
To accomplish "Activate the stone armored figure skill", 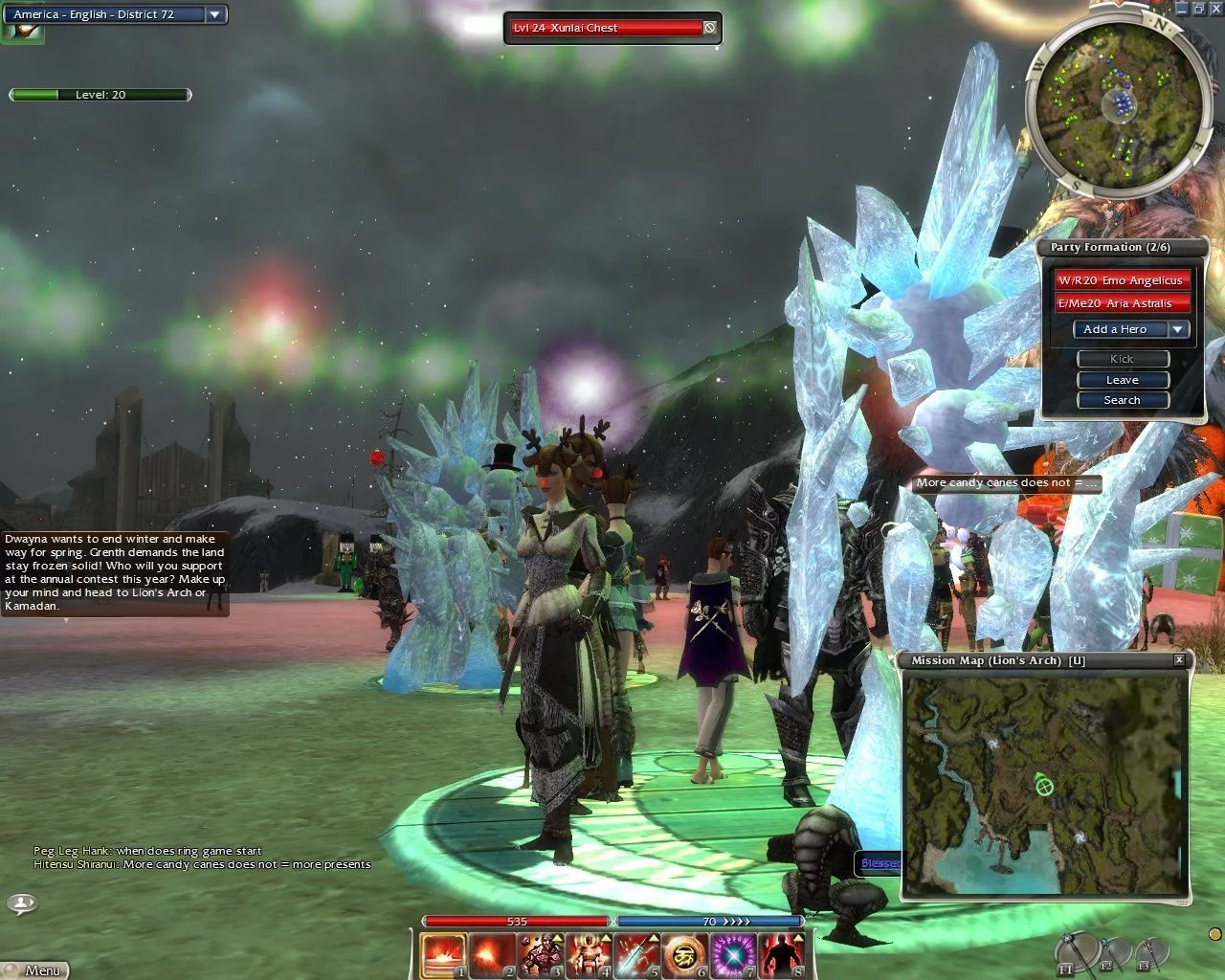I will pyautogui.click(x=541, y=955).
